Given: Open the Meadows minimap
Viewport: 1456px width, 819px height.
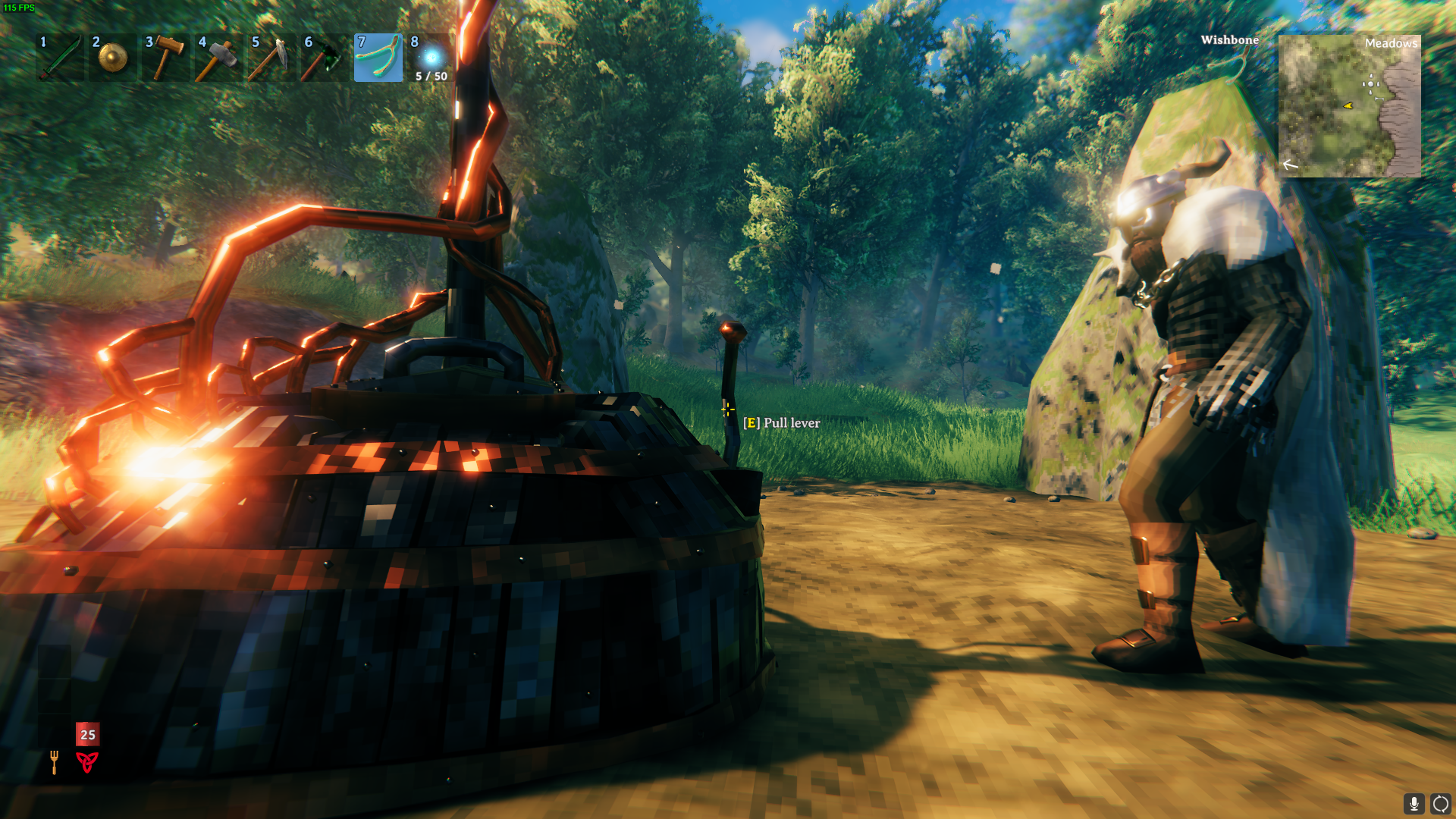Looking at the screenshot, I should click(1349, 106).
